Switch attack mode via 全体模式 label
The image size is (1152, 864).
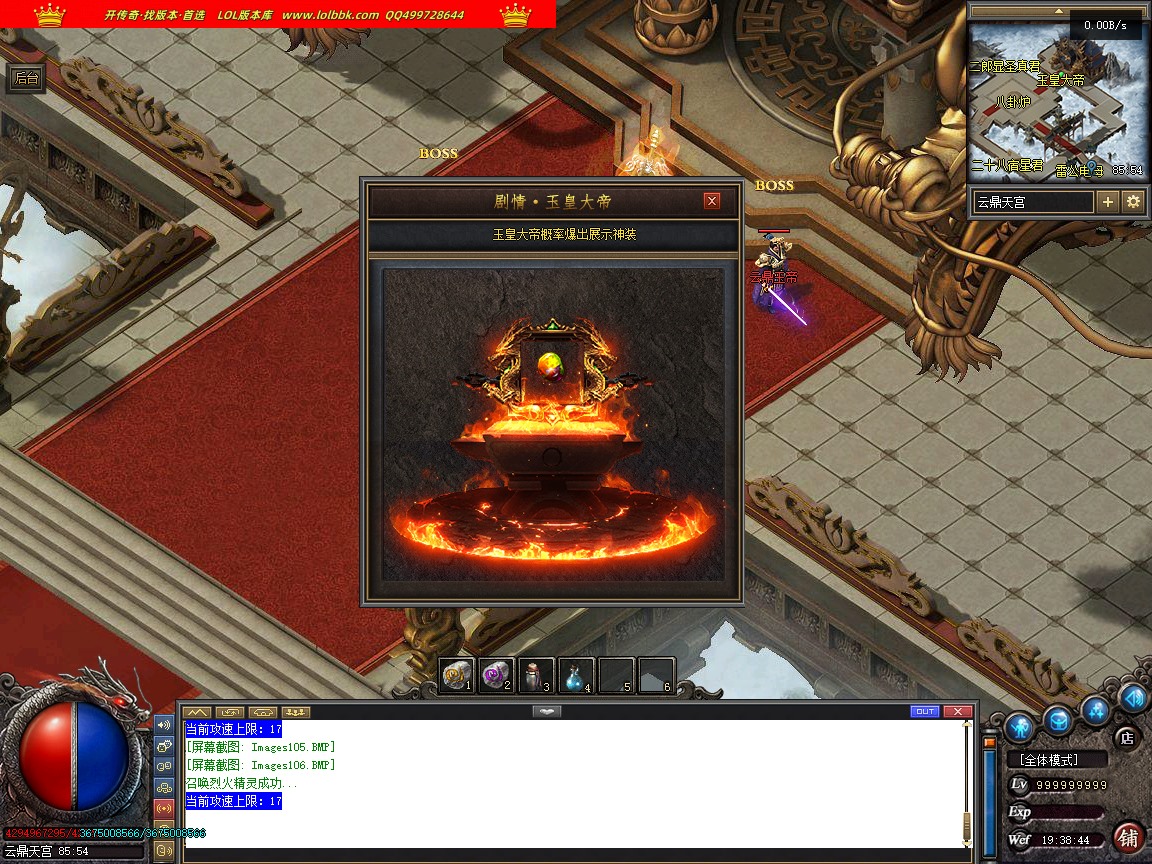pos(1057,759)
